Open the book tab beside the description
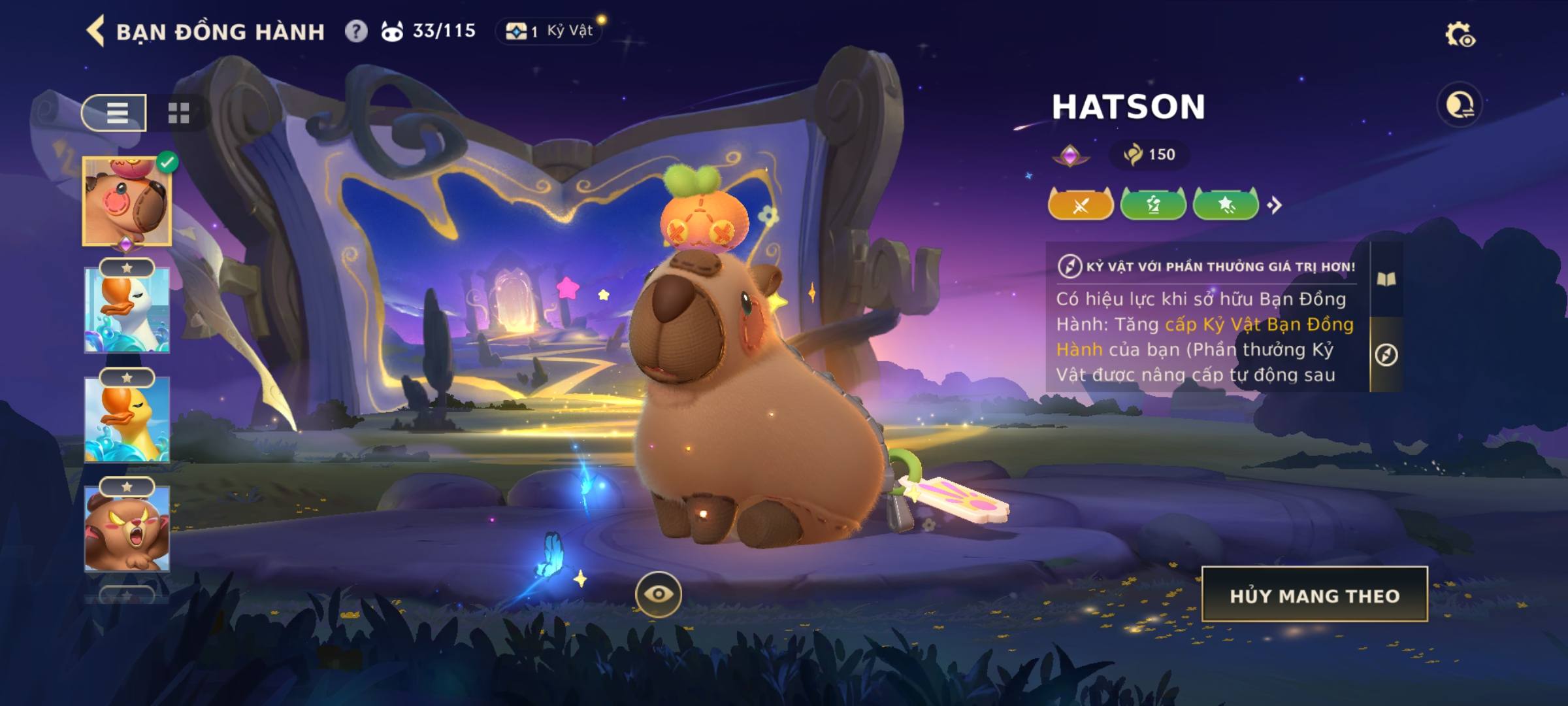Image resolution: width=1568 pixels, height=706 pixels. coord(1386,280)
